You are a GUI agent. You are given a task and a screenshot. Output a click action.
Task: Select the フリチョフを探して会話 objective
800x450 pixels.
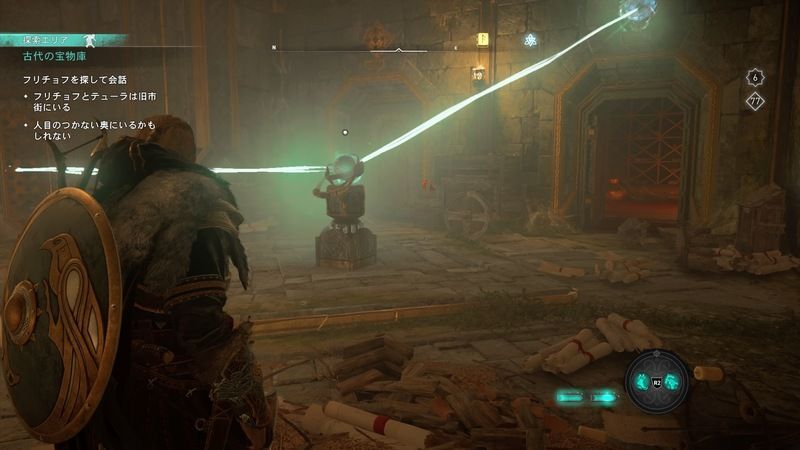click(75, 78)
